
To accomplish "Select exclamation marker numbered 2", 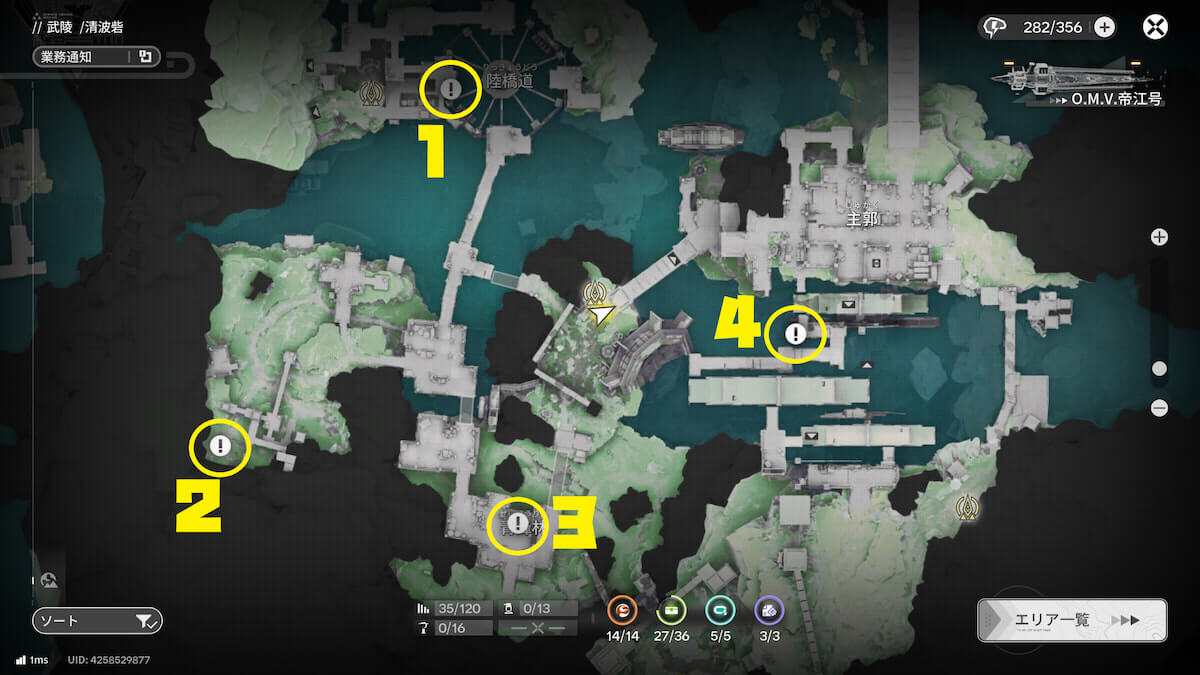I will (221, 446).
